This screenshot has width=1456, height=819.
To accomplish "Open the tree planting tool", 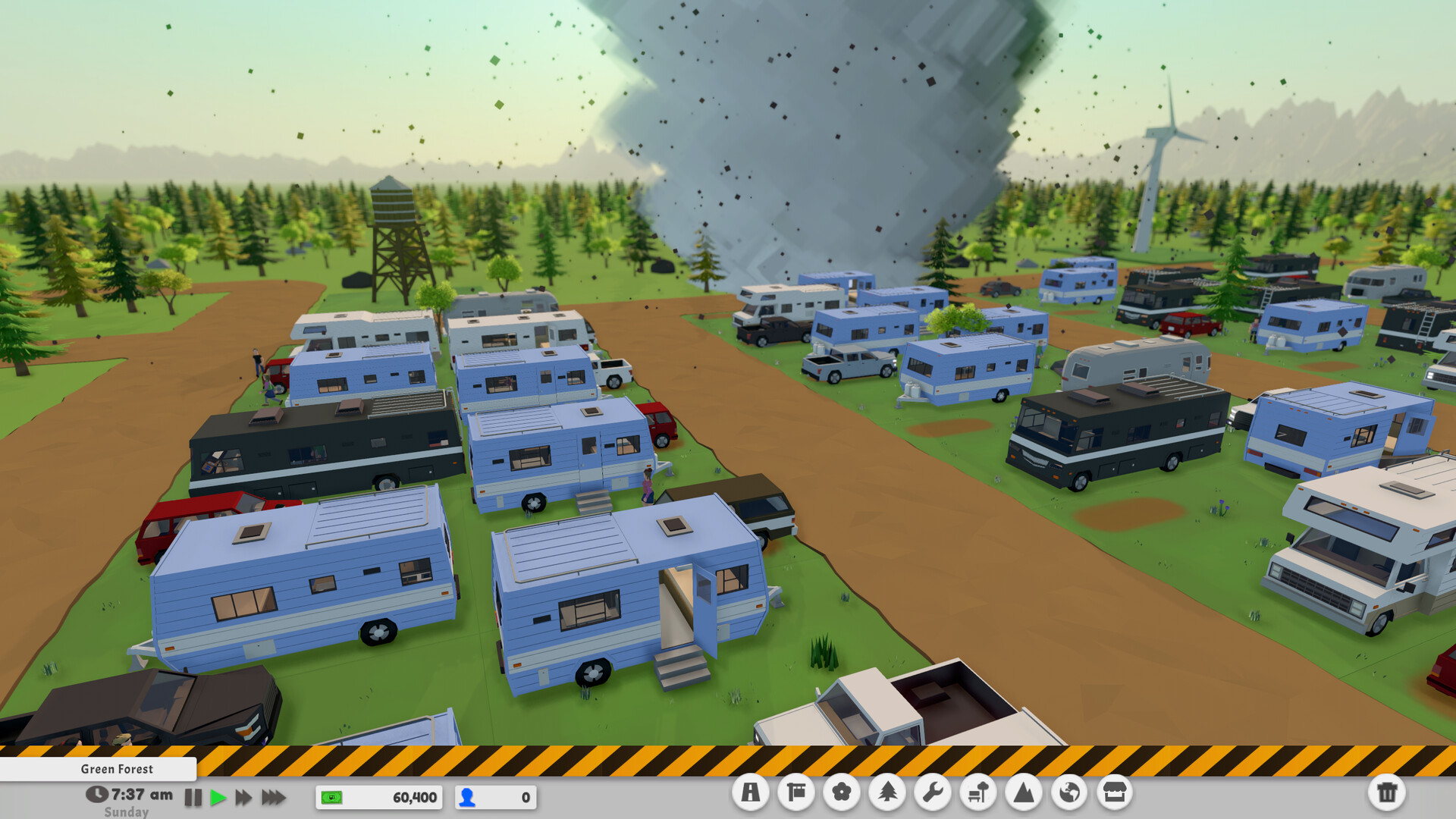I will pos(888,793).
